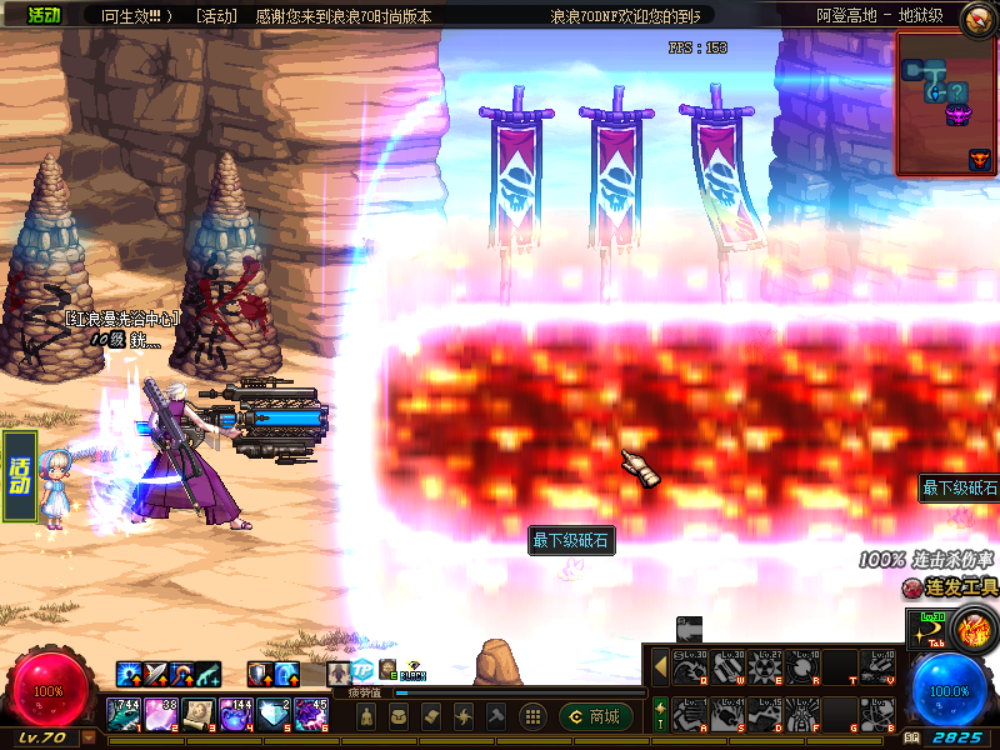Viewport: 1000px width, 750px height.
Task: Use the consumable in quick slot 1
Action: (x=124, y=714)
